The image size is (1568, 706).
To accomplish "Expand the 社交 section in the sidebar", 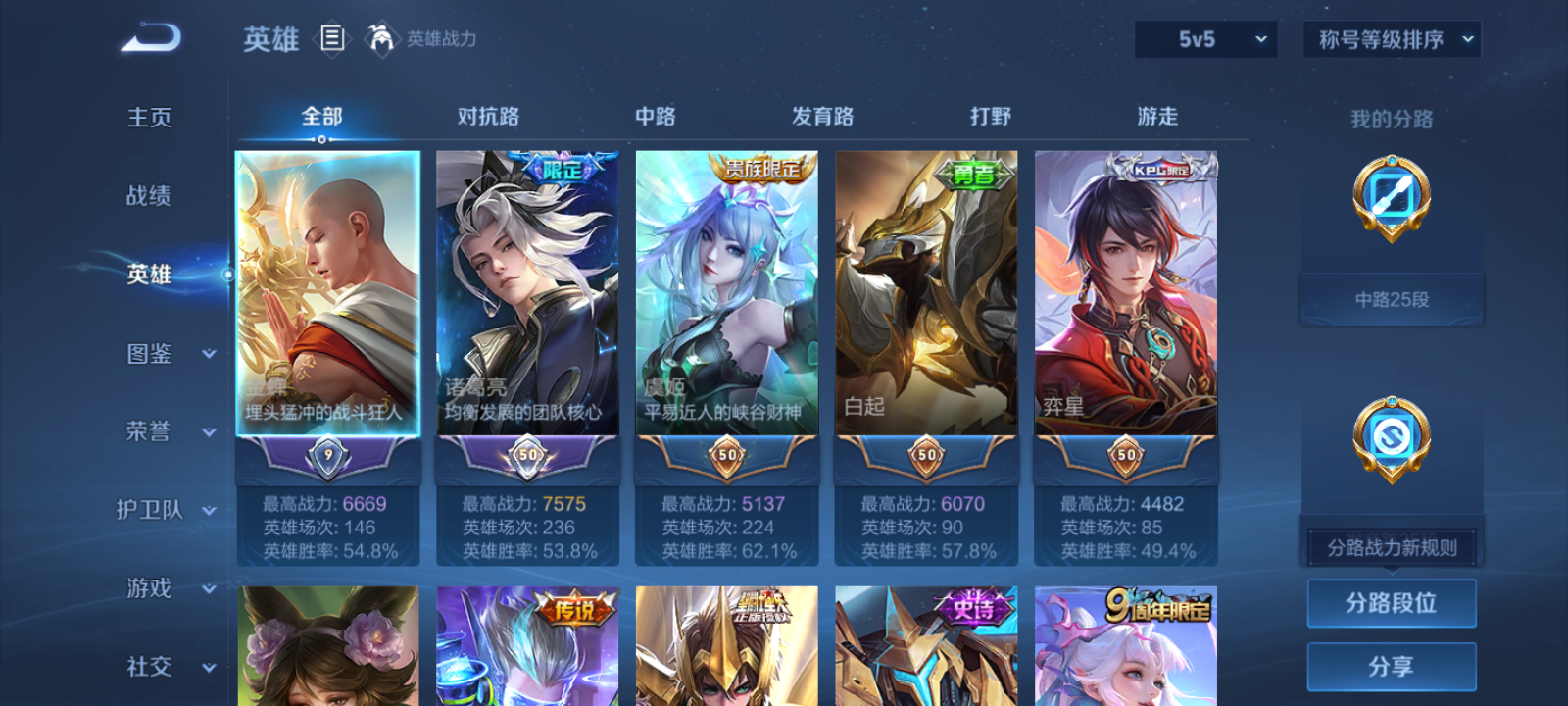I will click(x=162, y=667).
